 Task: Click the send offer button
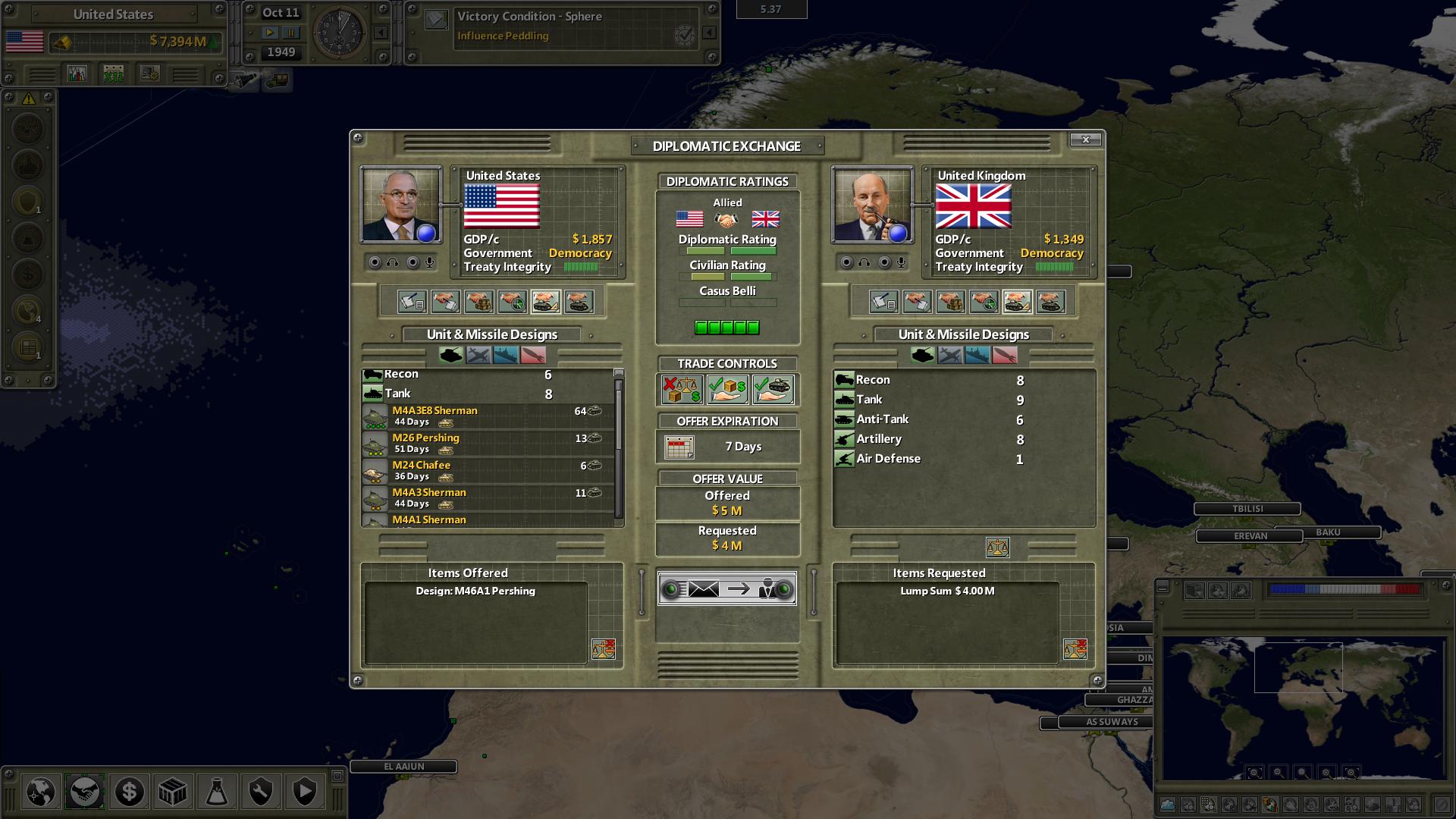click(x=726, y=590)
